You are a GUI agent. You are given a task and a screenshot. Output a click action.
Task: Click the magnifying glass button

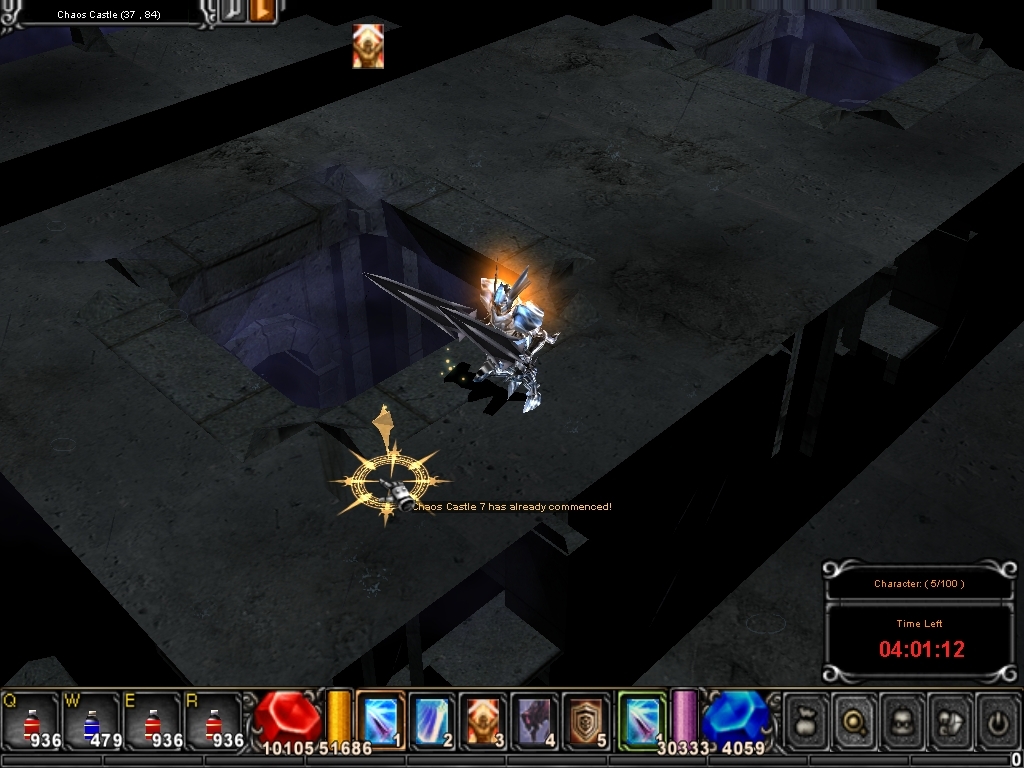[855, 720]
